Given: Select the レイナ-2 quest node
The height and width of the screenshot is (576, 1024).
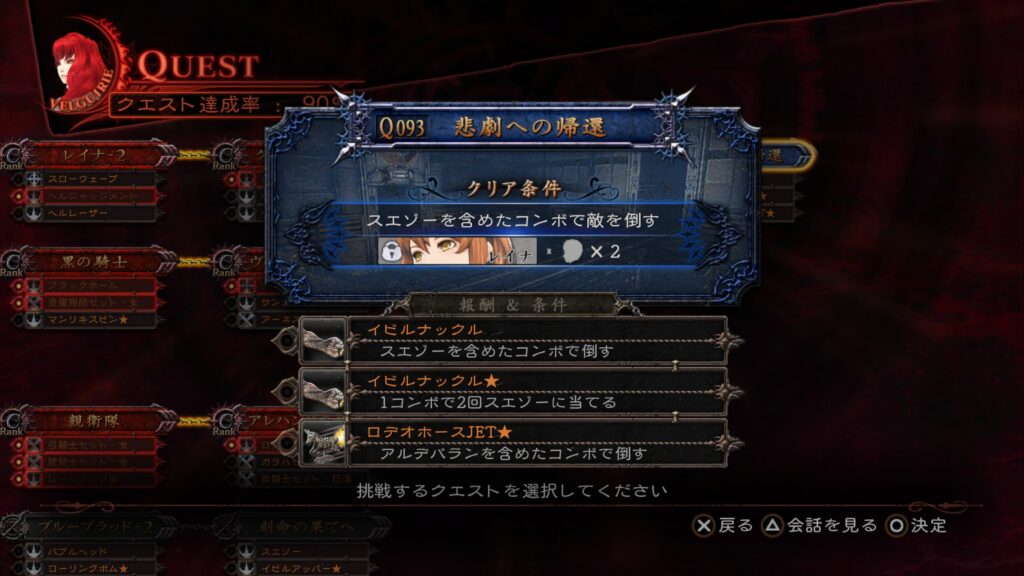Looking at the screenshot, I should (93, 156).
